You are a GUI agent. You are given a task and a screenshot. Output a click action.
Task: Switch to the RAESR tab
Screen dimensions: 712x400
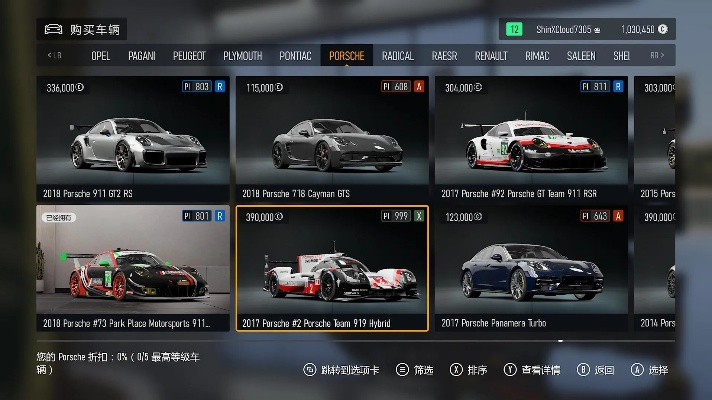pos(444,56)
